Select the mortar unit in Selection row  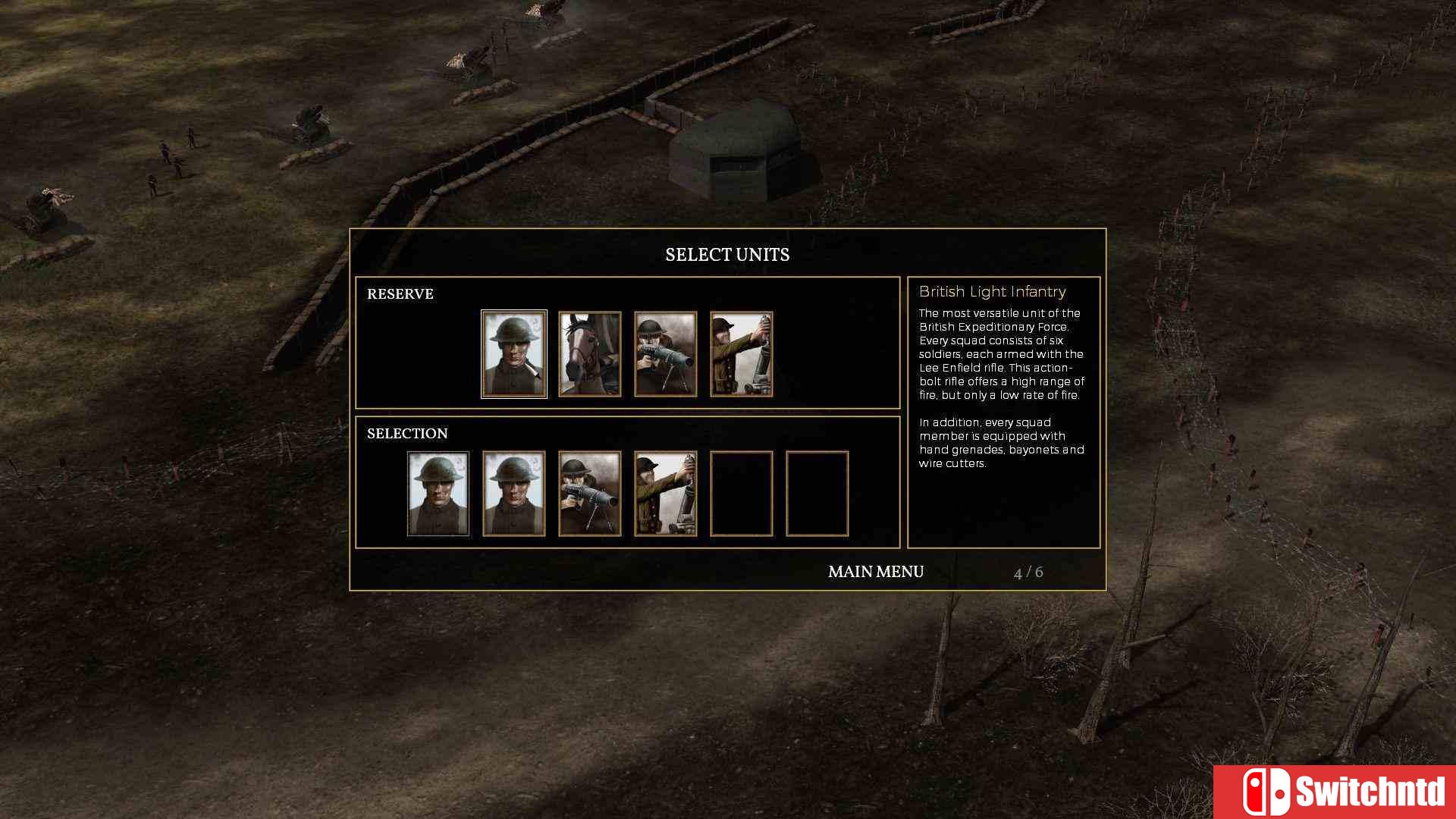click(665, 494)
